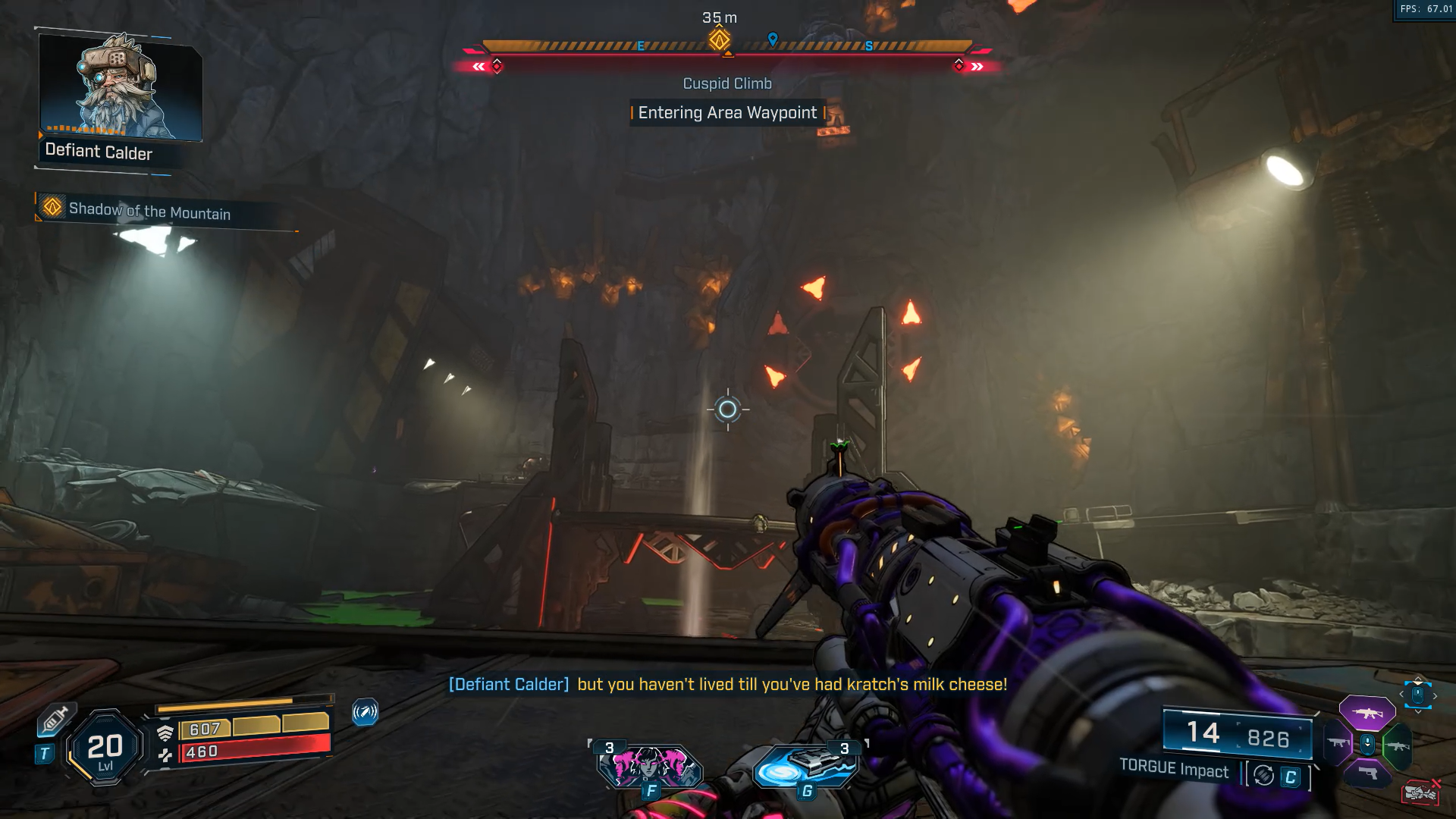Use the blue vortex ordnance ability
The width and height of the screenshot is (1456, 819).
click(805, 766)
